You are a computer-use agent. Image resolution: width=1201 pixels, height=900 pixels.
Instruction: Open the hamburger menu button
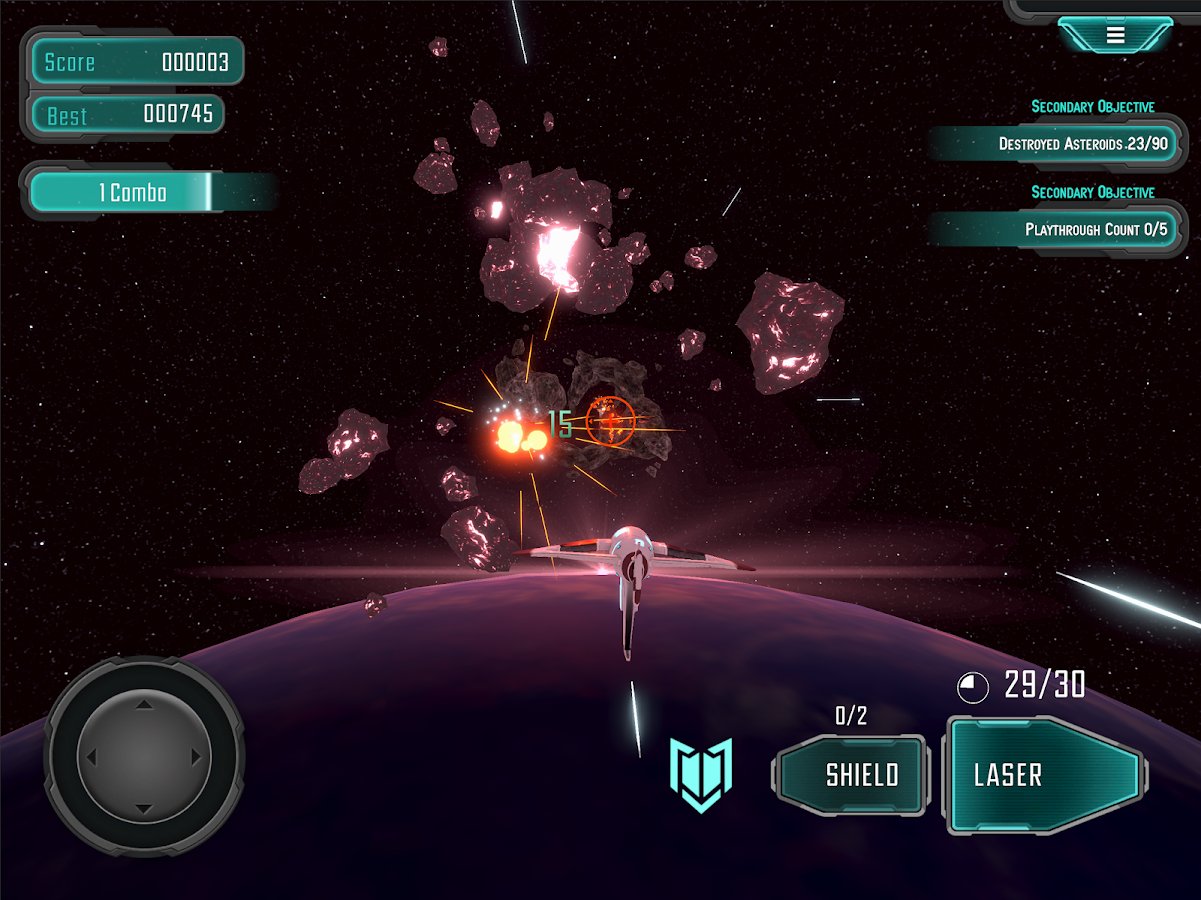(1115, 35)
